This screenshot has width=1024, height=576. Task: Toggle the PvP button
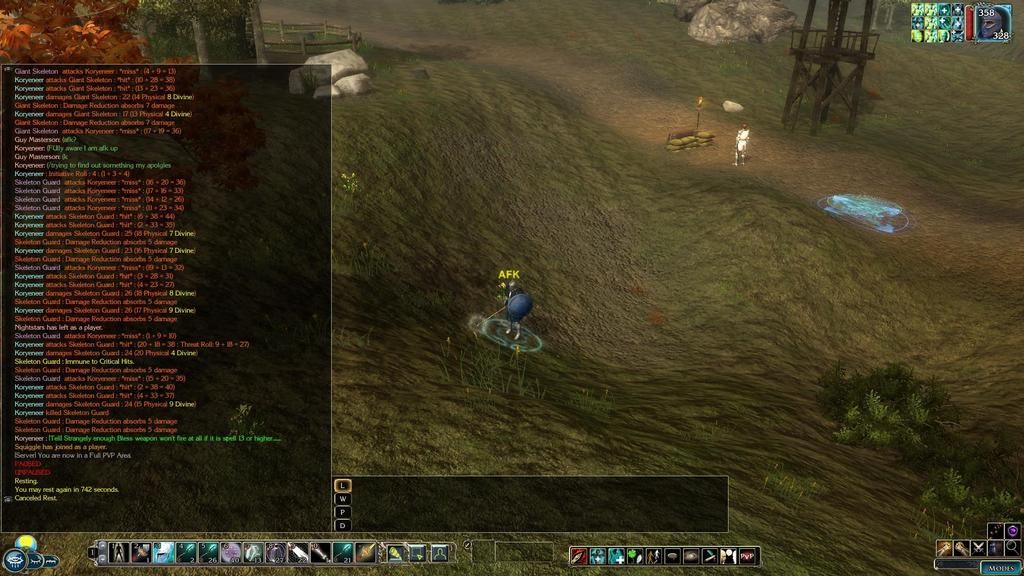click(x=748, y=556)
